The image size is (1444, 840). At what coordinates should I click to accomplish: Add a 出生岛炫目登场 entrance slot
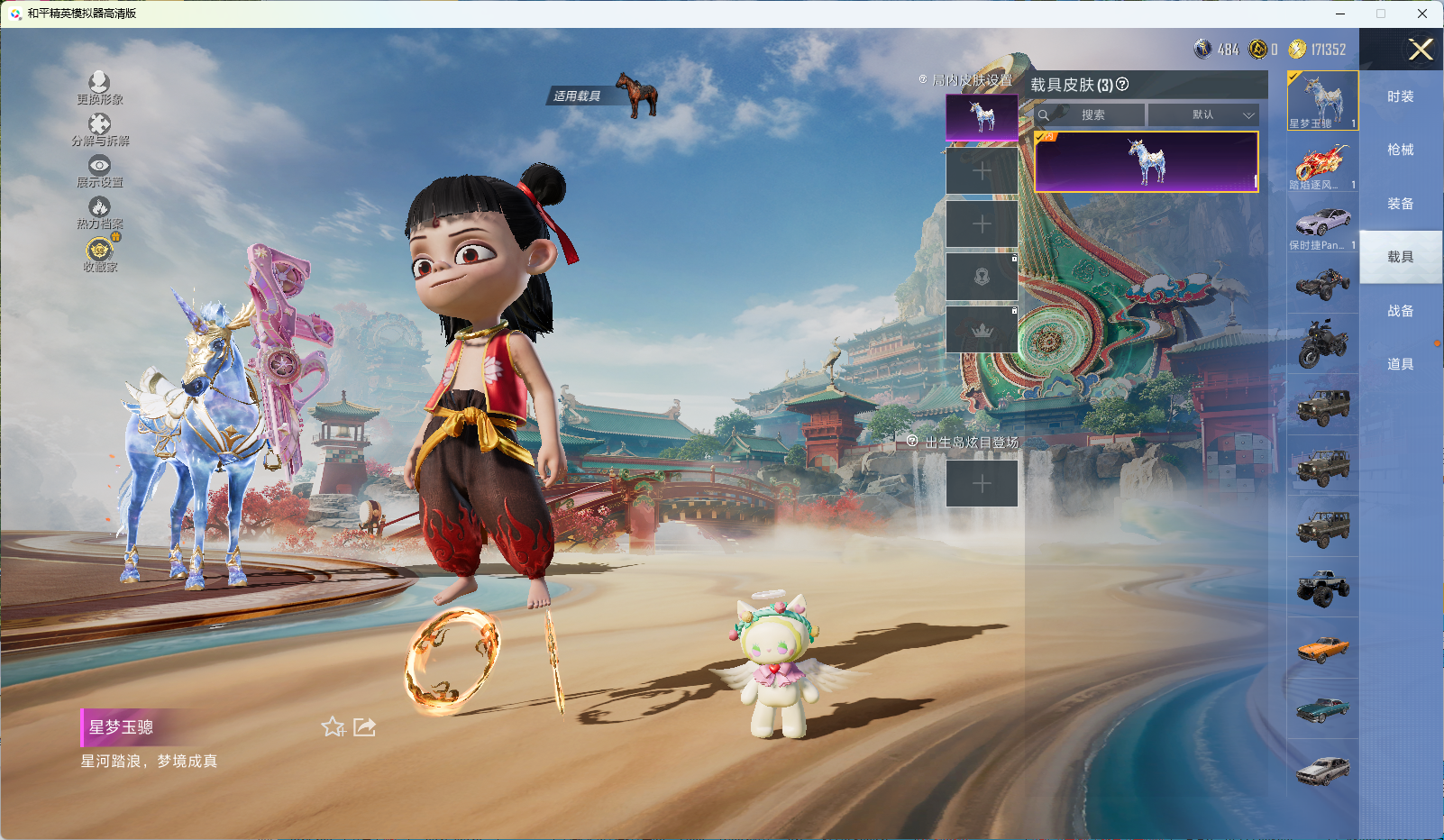point(982,484)
